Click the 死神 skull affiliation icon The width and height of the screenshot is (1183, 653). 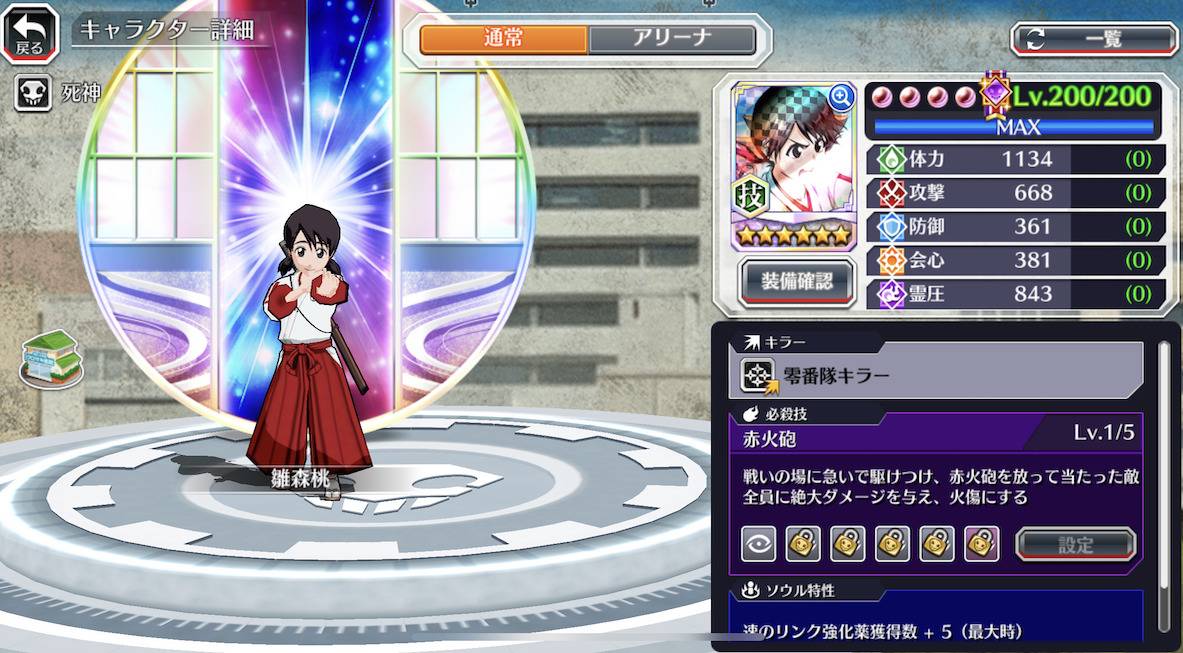click(x=33, y=95)
